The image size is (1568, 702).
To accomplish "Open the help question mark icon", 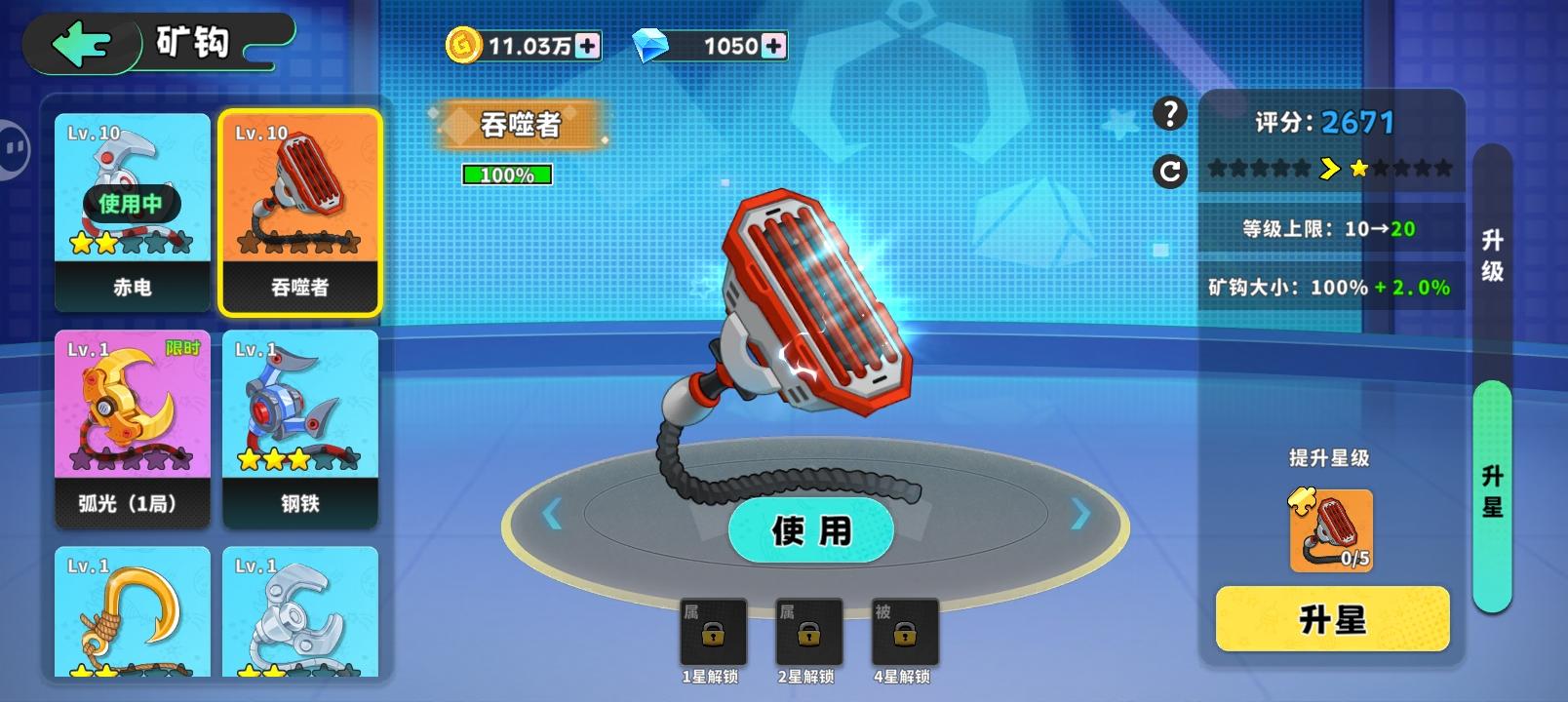I will click(1168, 114).
